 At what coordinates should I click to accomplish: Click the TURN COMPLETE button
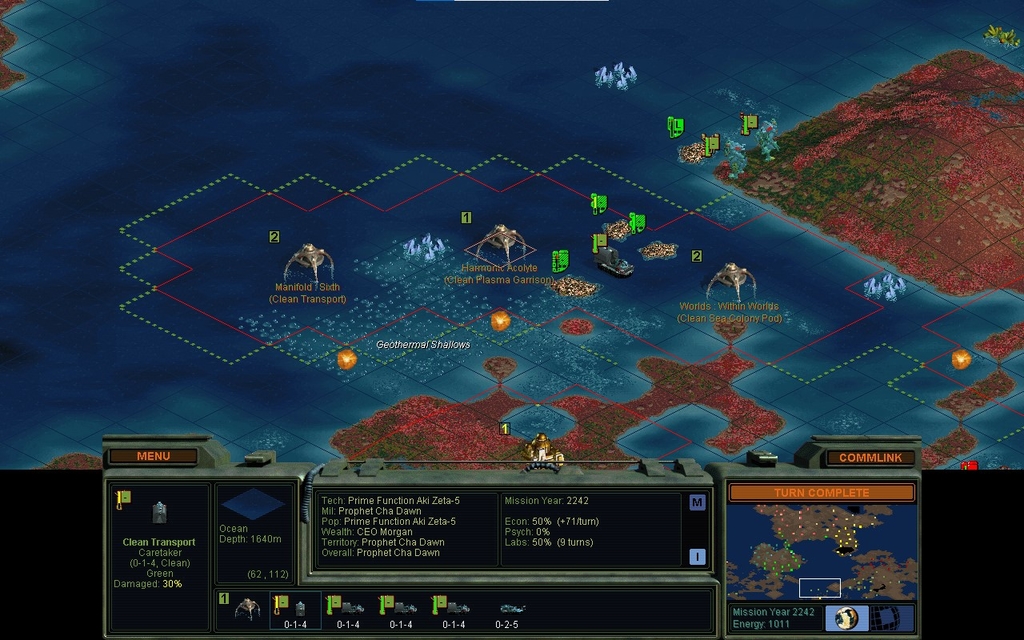[x=820, y=493]
